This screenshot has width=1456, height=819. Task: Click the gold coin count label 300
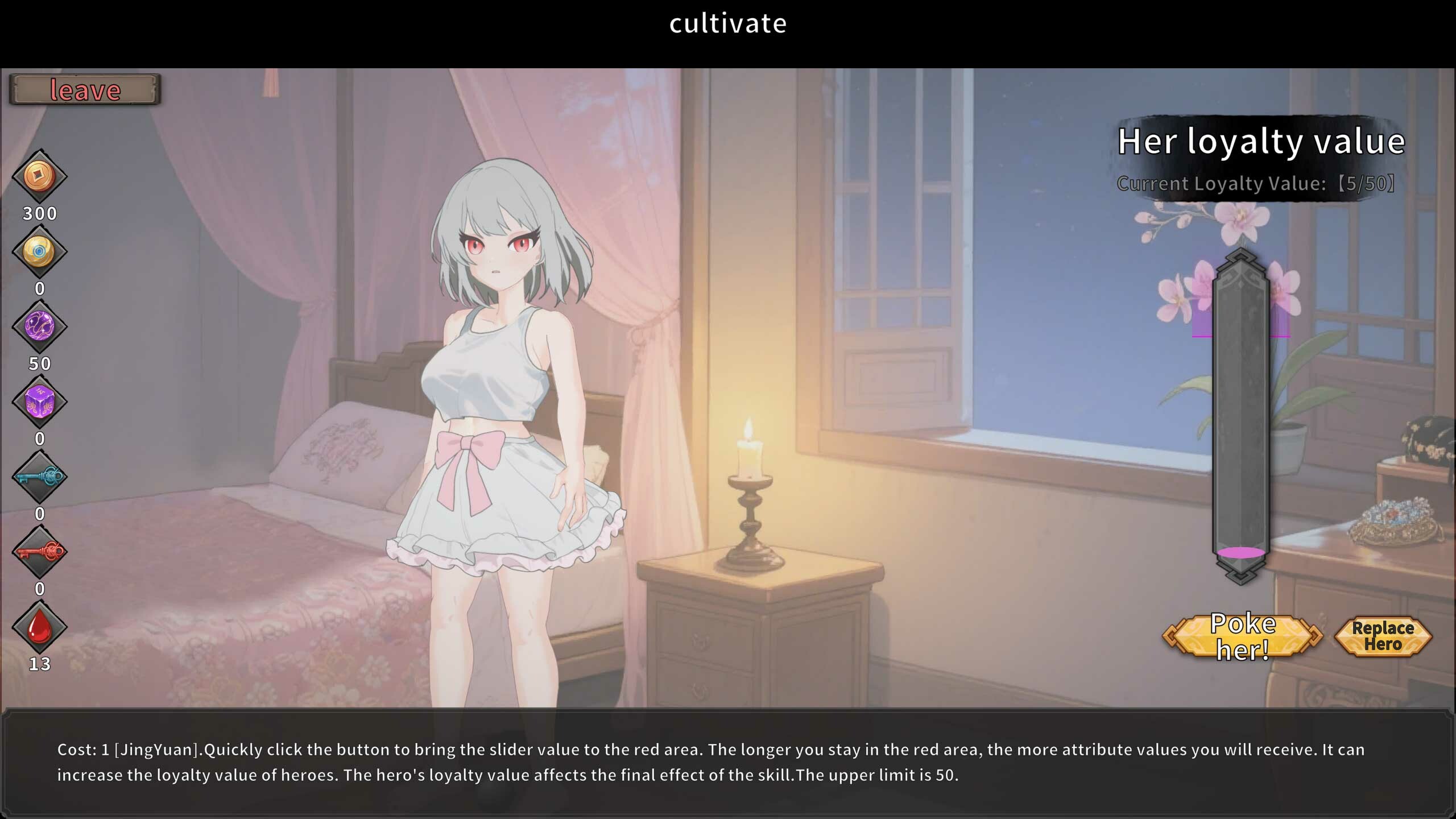point(39,213)
